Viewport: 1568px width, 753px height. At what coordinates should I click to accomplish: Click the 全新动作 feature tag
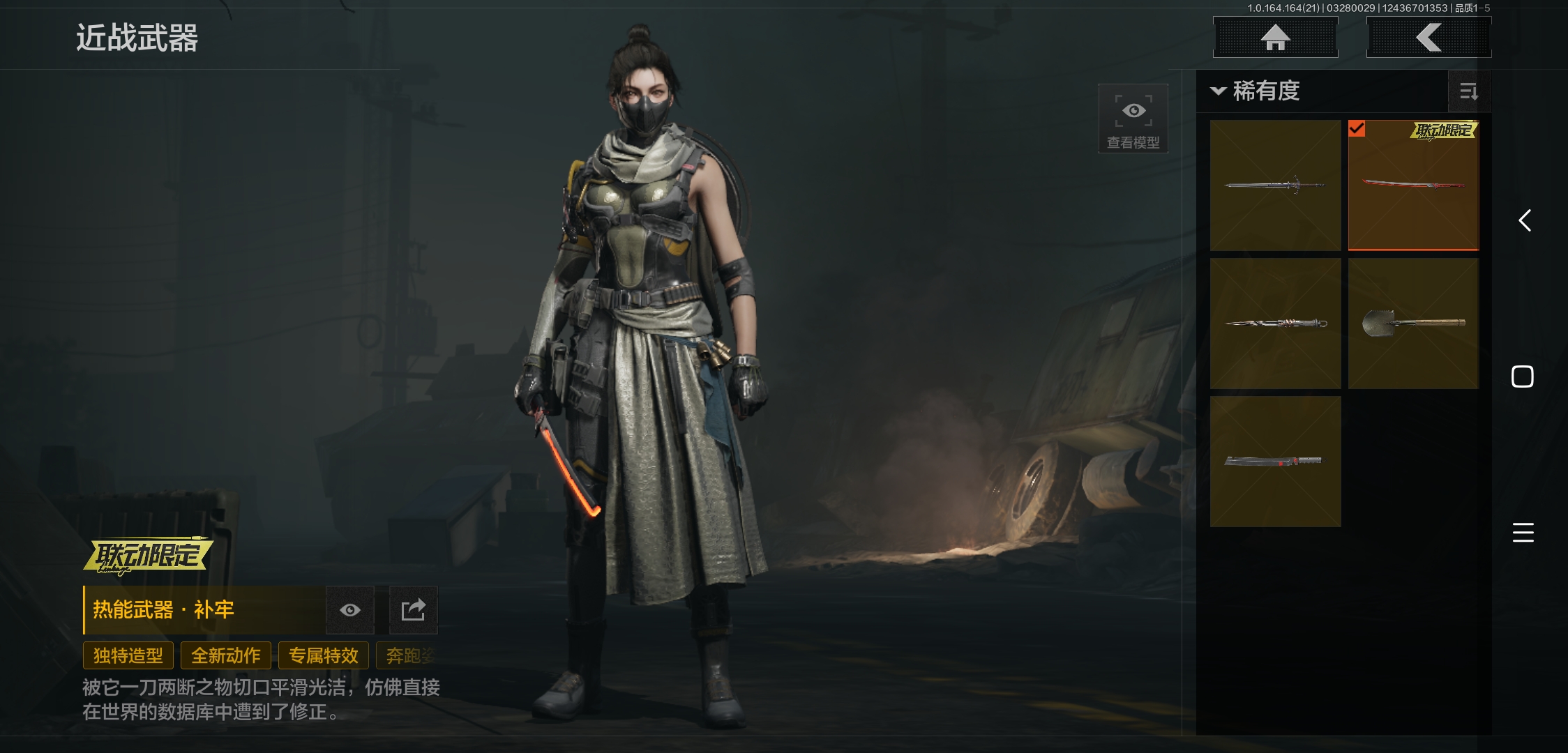(226, 656)
